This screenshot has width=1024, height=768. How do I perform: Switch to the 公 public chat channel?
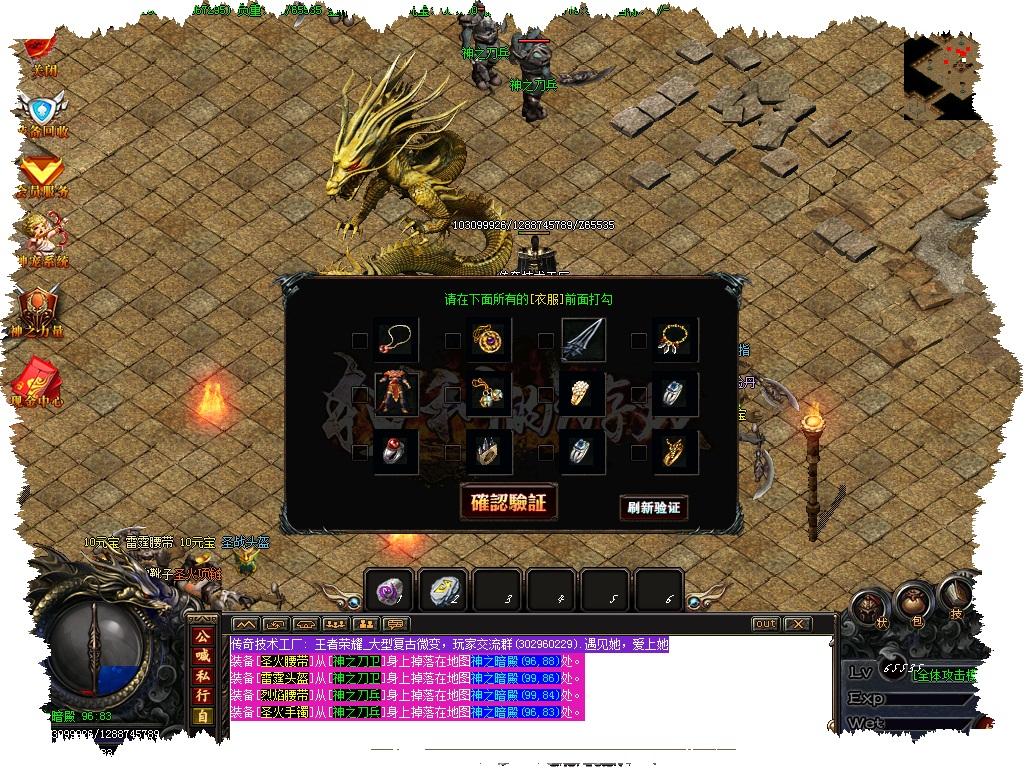pos(202,636)
